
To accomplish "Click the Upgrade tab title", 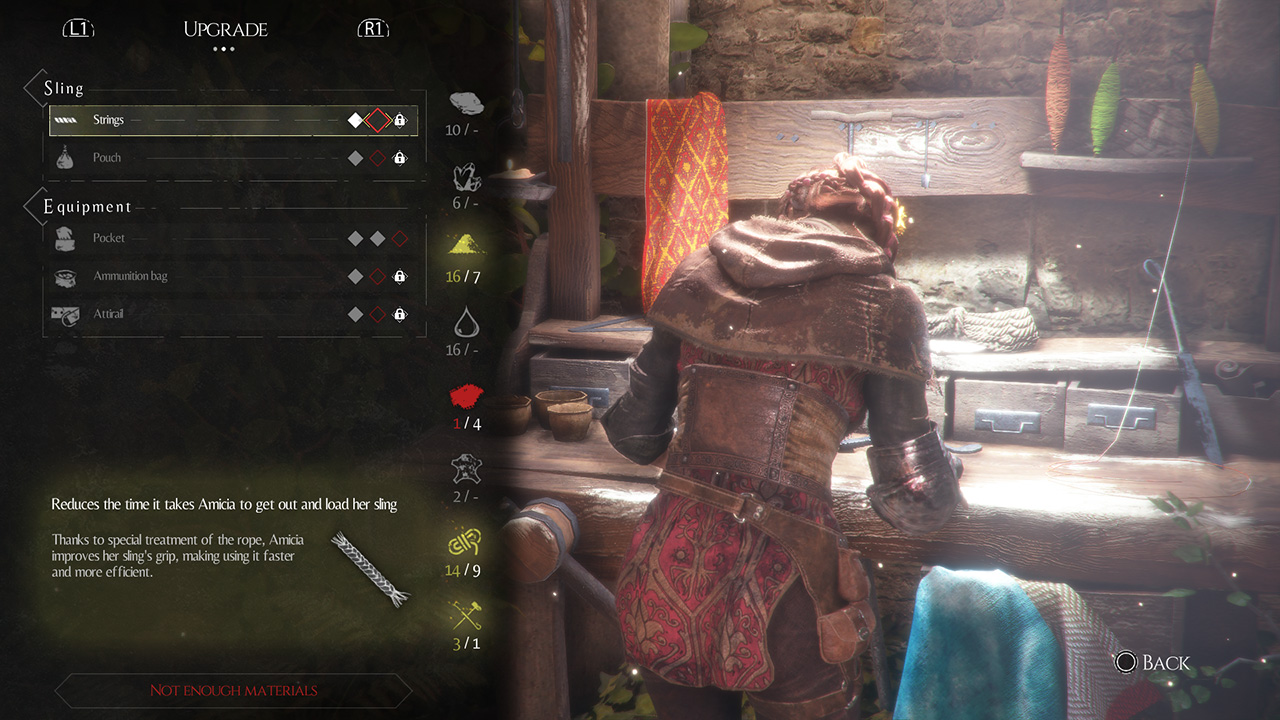I will (x=225, y=29).
